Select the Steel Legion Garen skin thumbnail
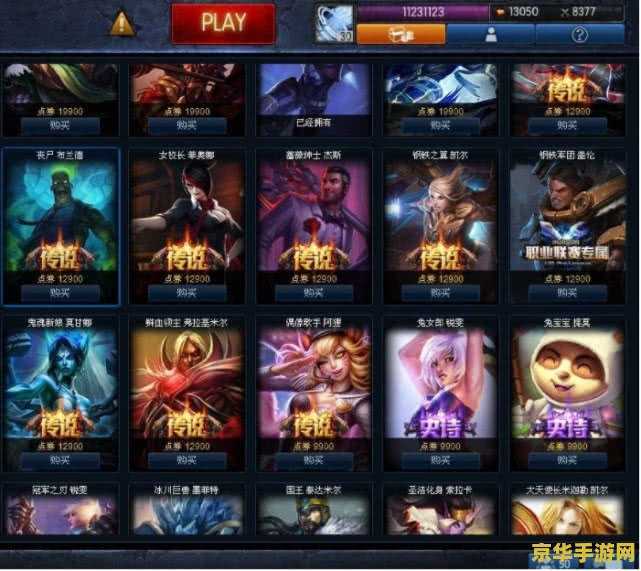The height and width of the screenshot is (571, 641). tap(567, 215)
